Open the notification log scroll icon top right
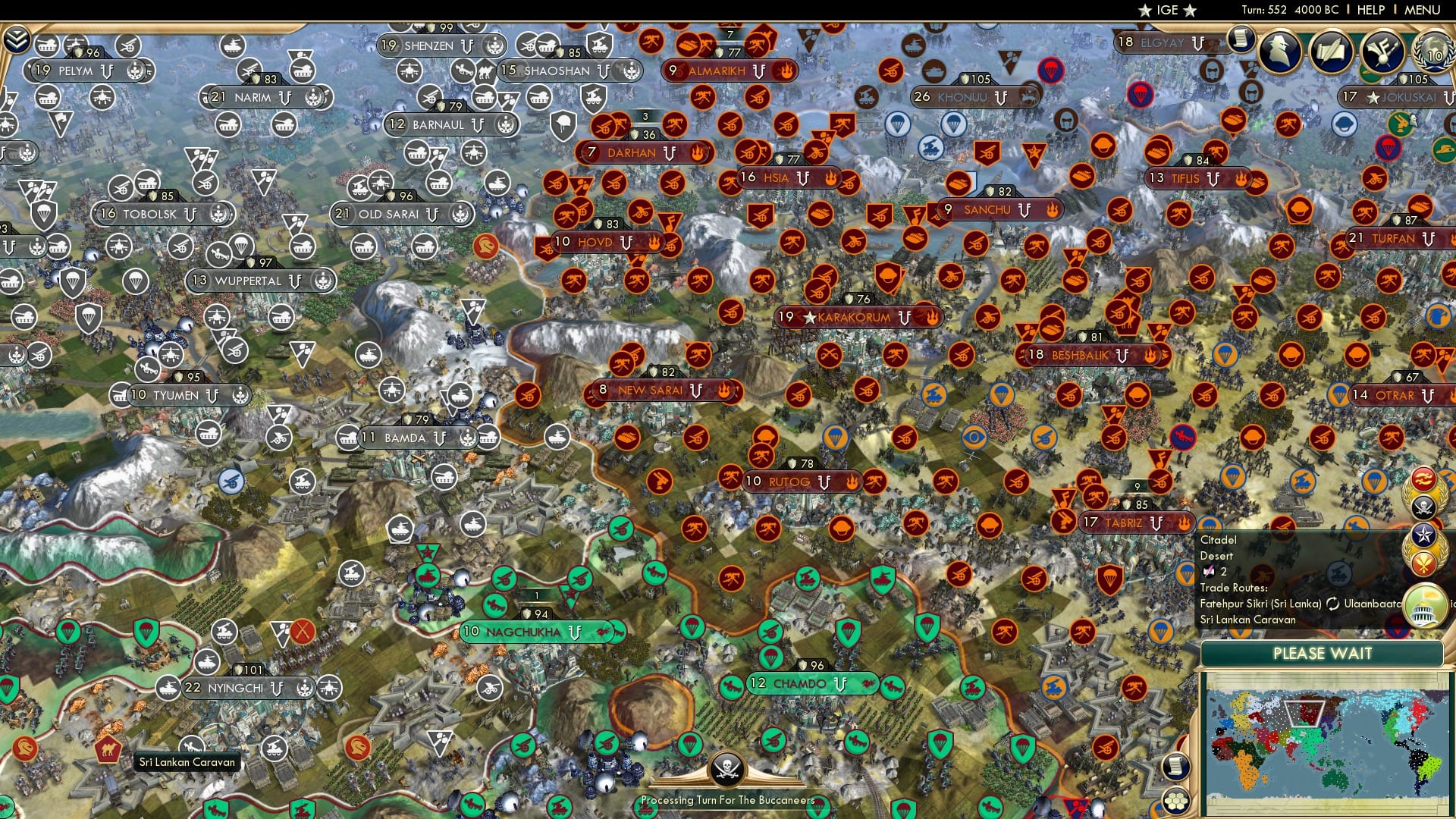 tap(1242, 39)
